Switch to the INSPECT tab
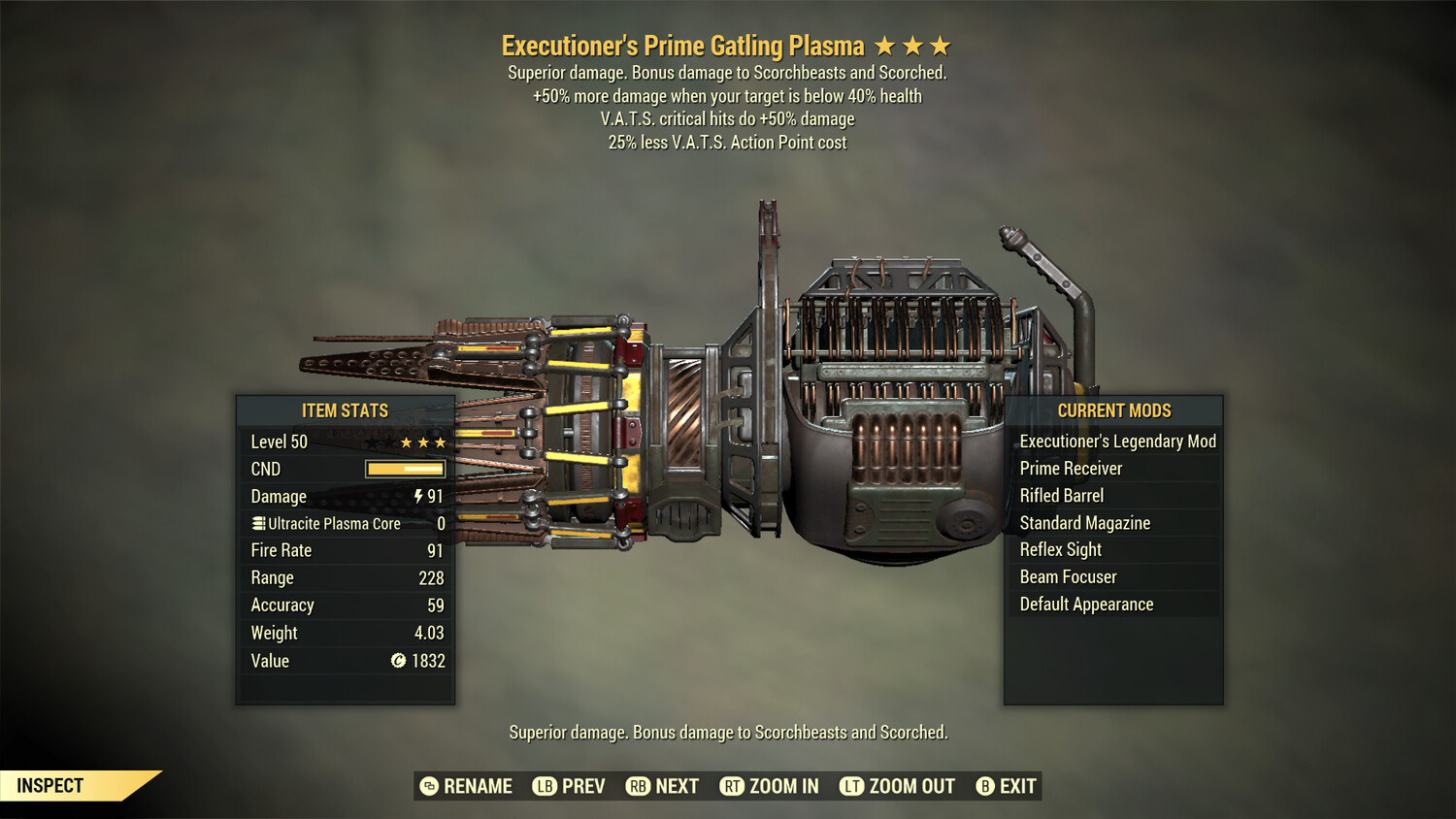 (x=50, y=785)
